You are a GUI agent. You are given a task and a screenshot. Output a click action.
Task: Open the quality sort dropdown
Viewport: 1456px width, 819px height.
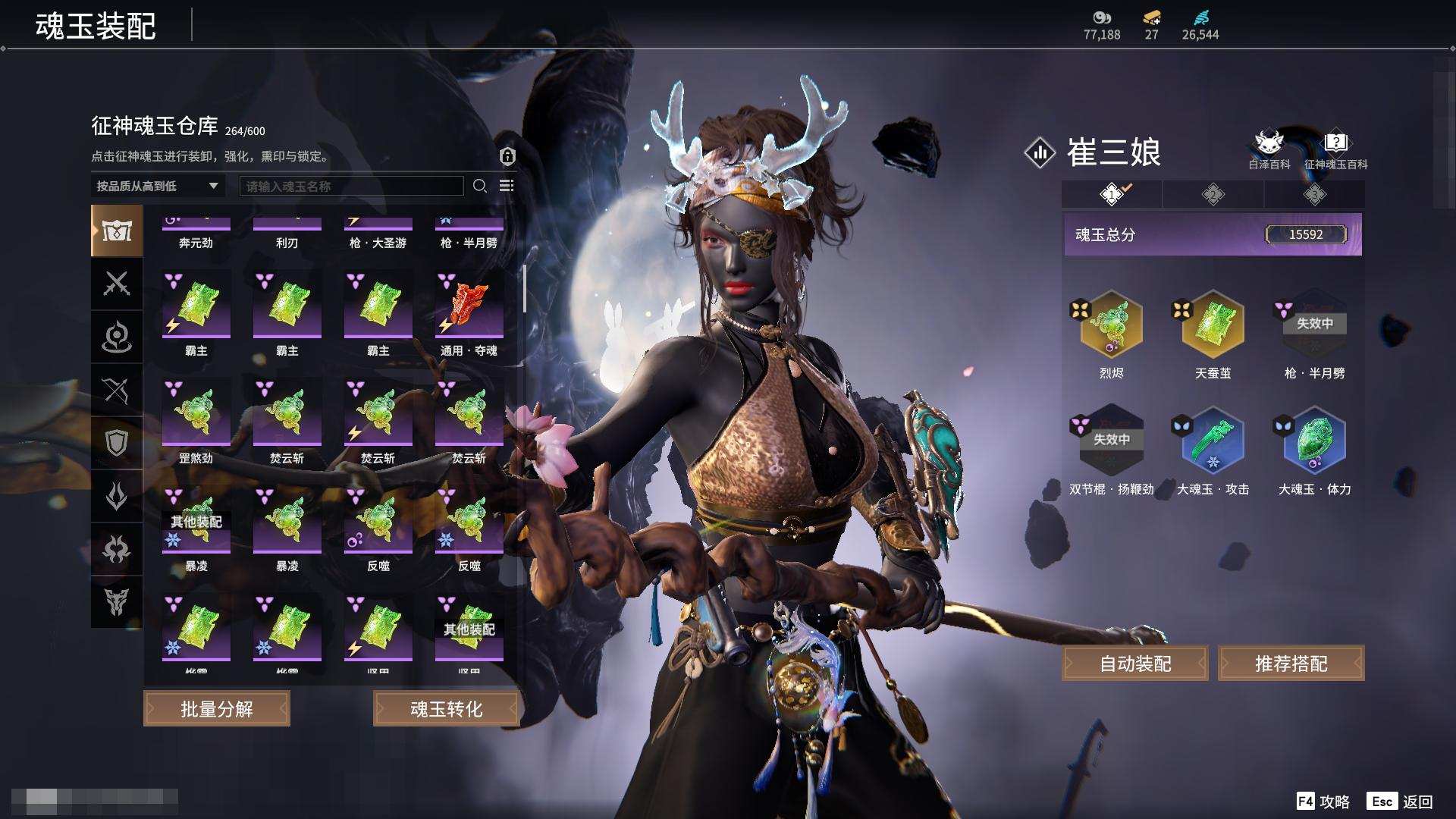point(157,186)
